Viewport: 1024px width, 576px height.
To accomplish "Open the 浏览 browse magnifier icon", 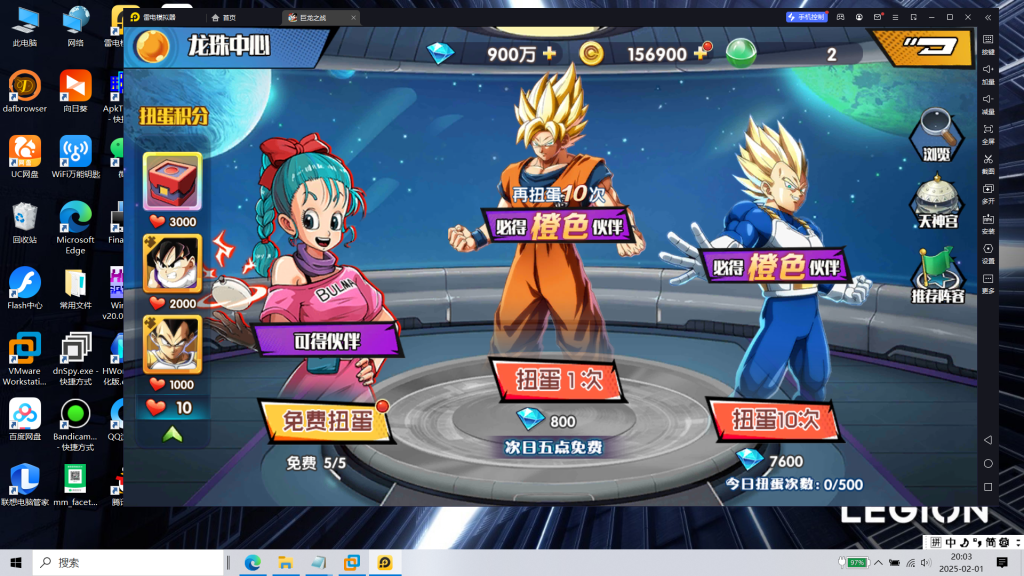I will (937, 133).
